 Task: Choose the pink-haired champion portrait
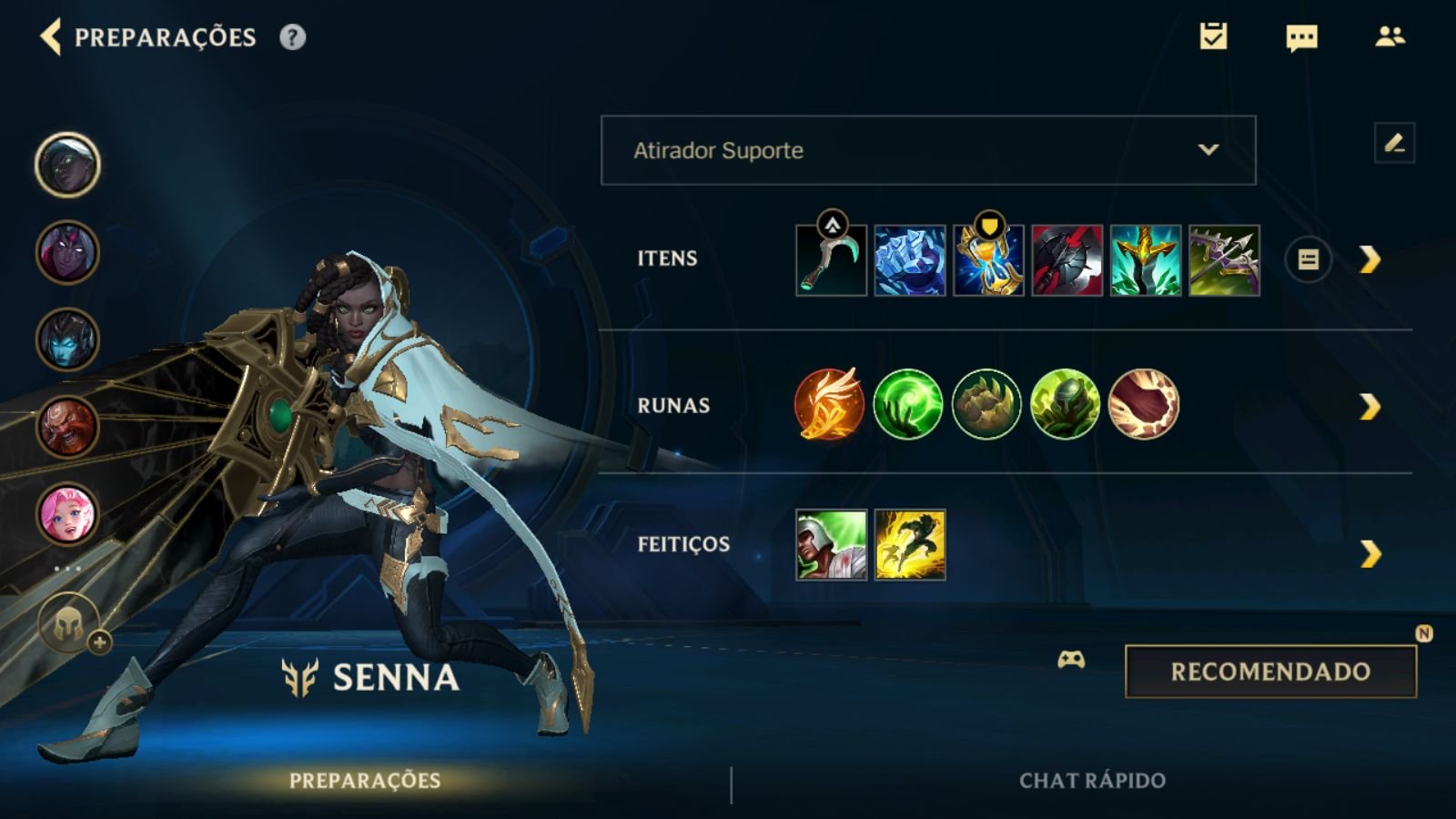point(67,514)
